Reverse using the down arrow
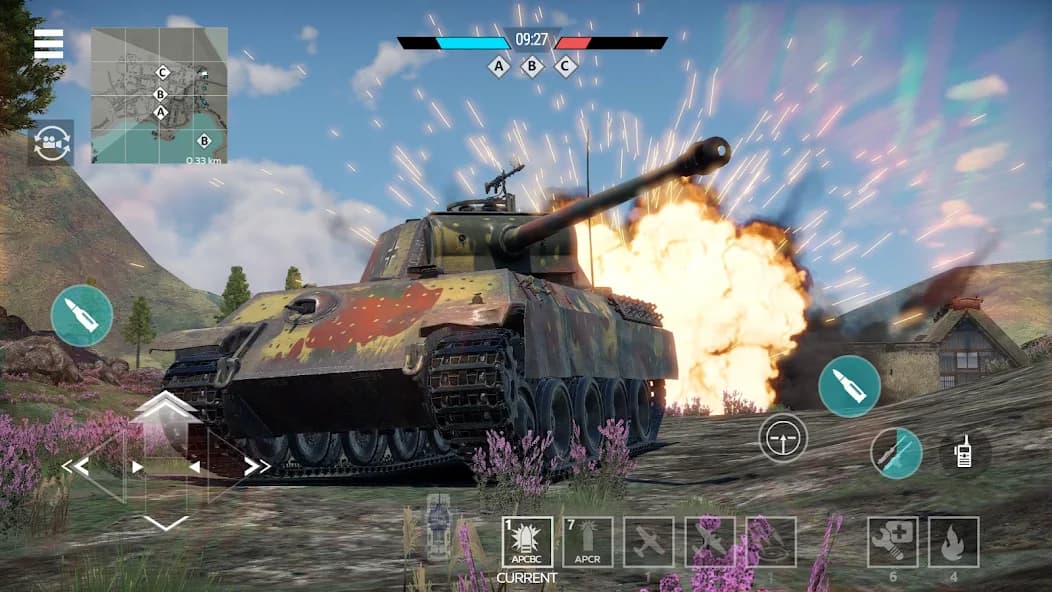1052x592 pixels. tap(166, 522)
